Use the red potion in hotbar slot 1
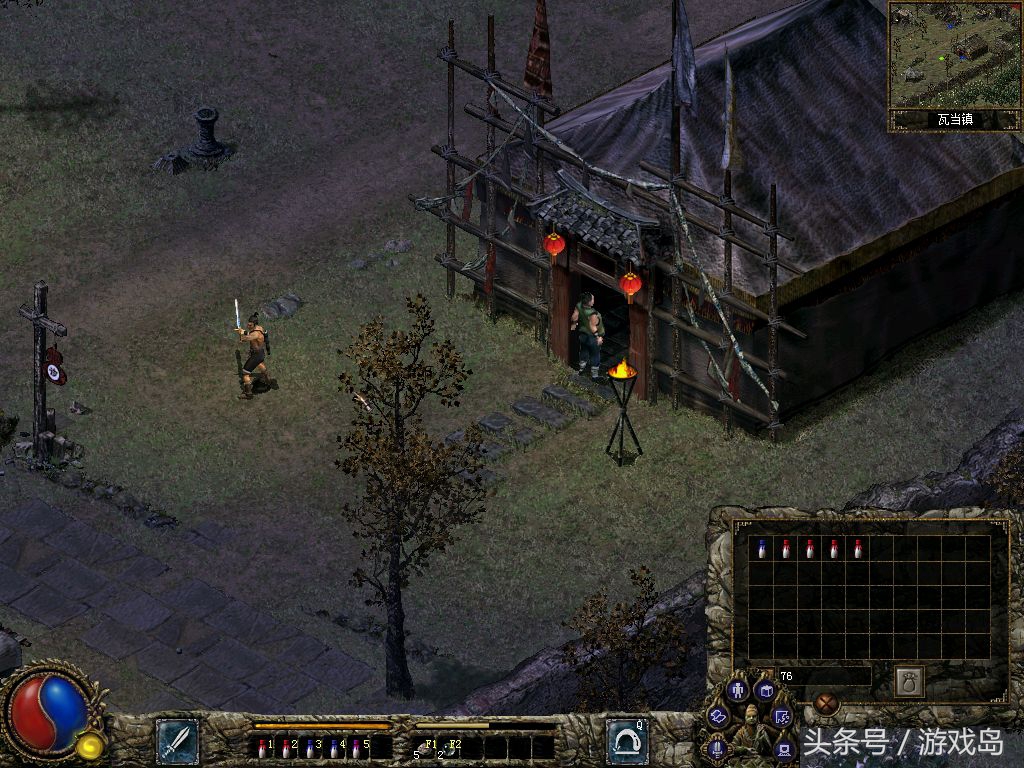Viewport: 1024px width, 768px height. tap(262, 747)
